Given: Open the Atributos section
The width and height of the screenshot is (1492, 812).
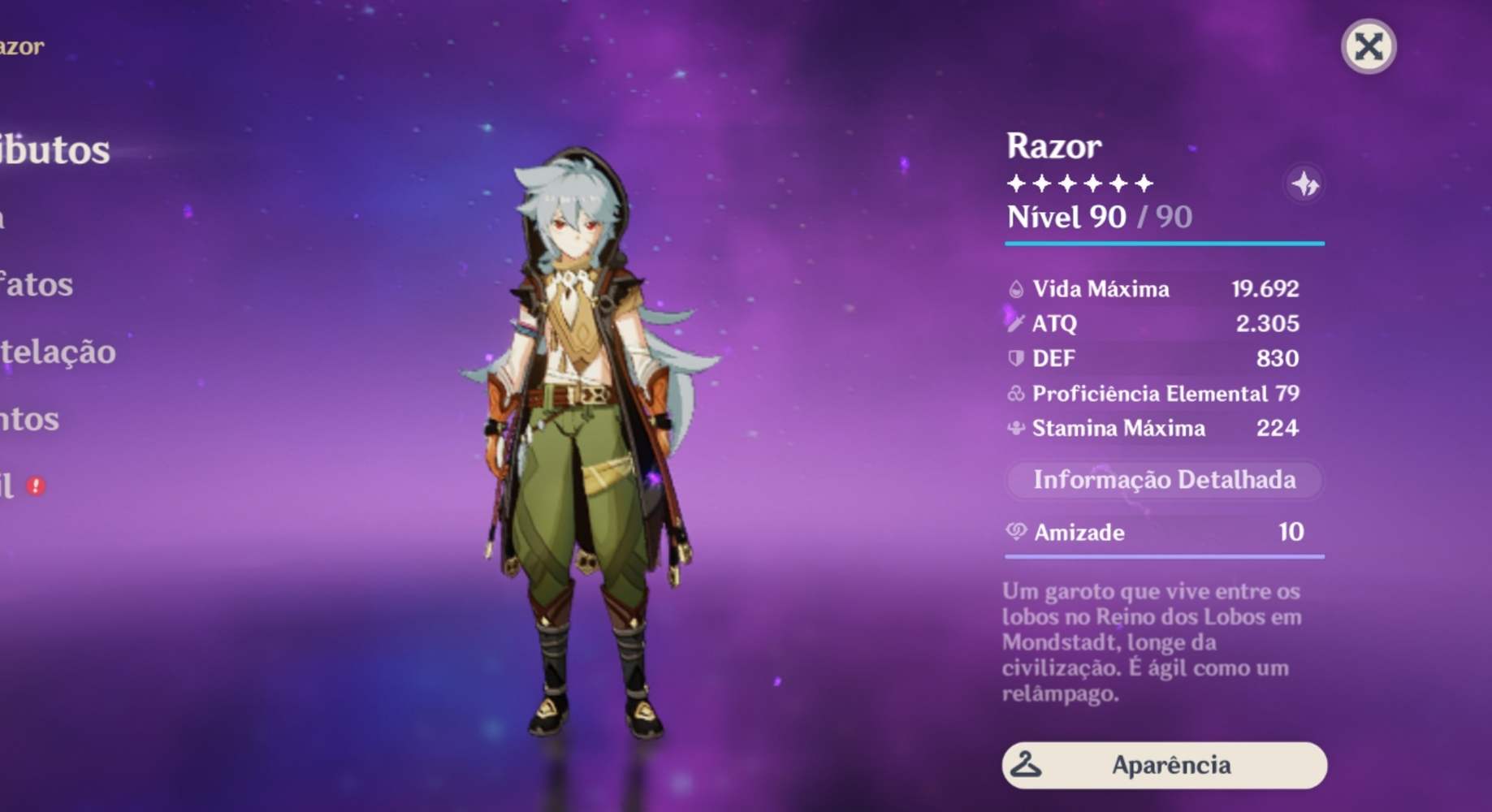Looking at the screenshot, I should (54, 149).
